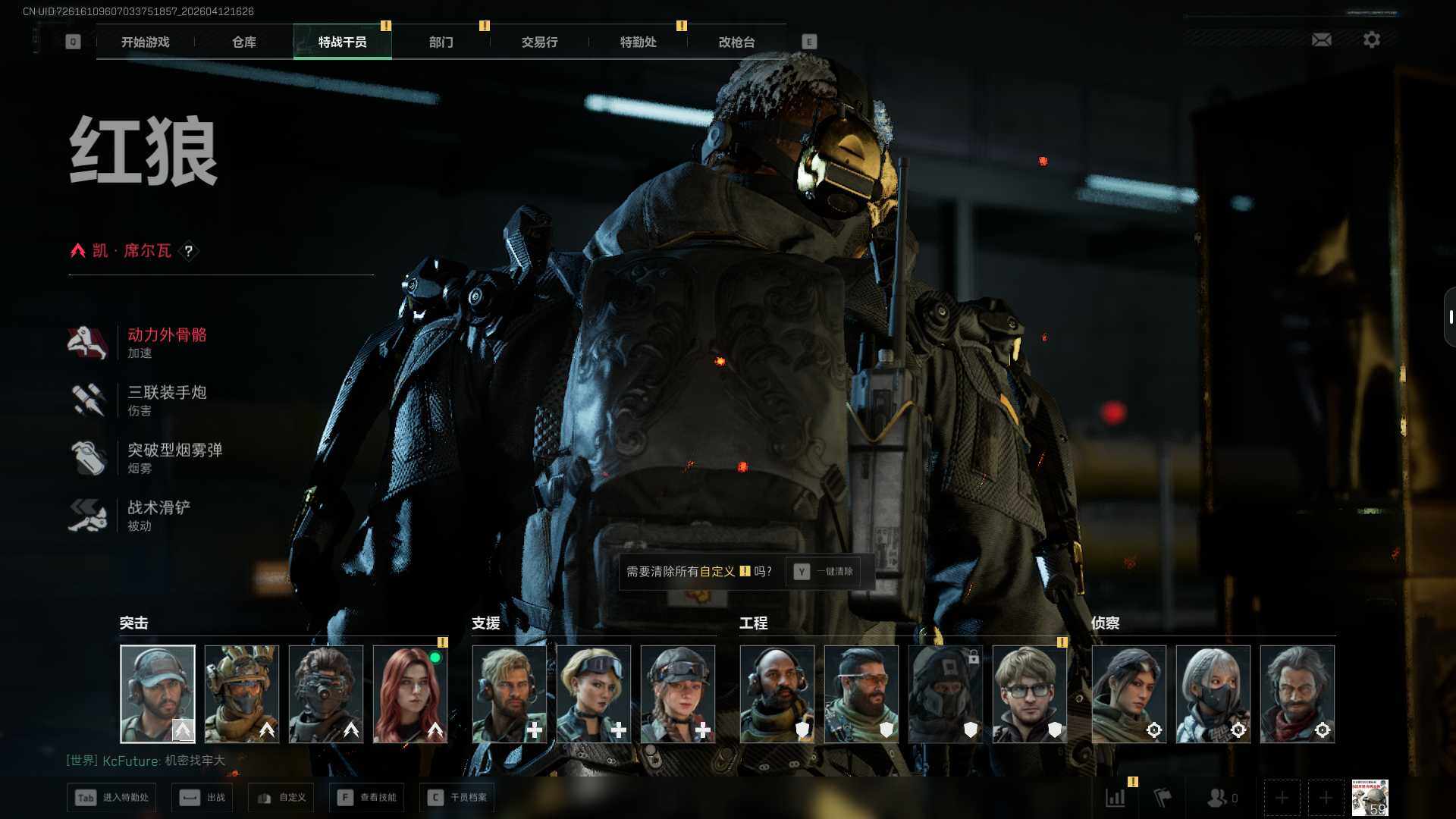Click the 一键清除 clear-all button
The image size is (1456, 819).
coord(825,572)
